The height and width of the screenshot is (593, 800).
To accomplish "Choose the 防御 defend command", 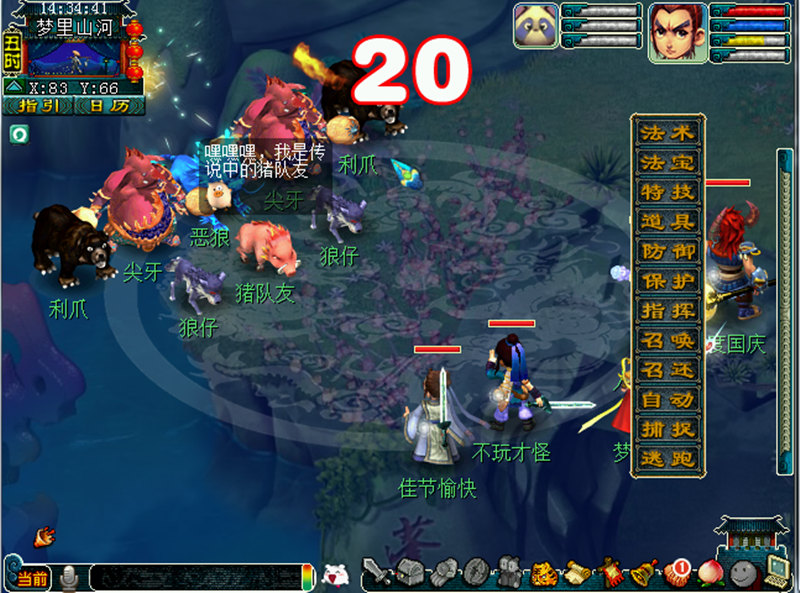I will pos(668,252).
